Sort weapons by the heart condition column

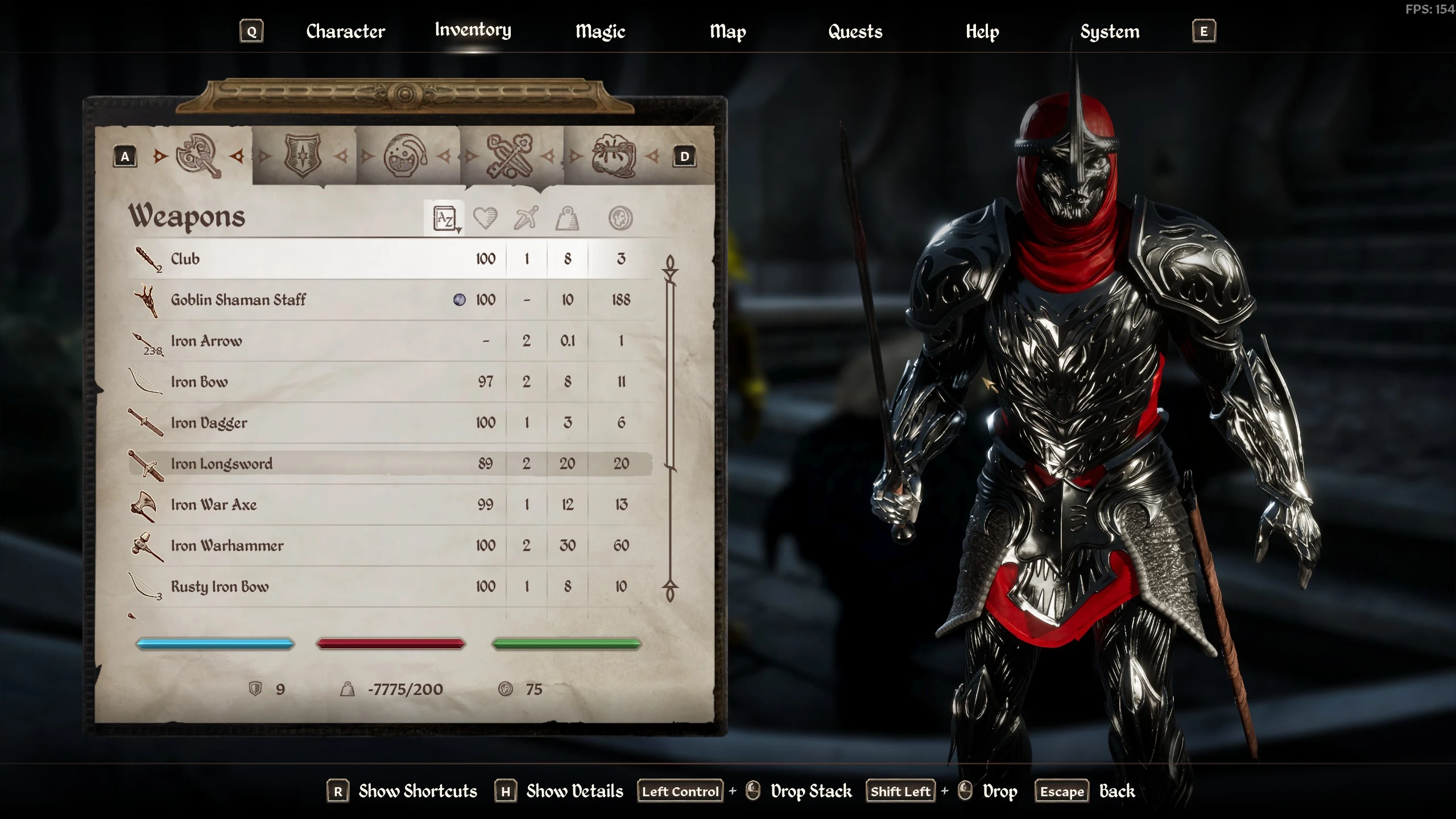485,218
